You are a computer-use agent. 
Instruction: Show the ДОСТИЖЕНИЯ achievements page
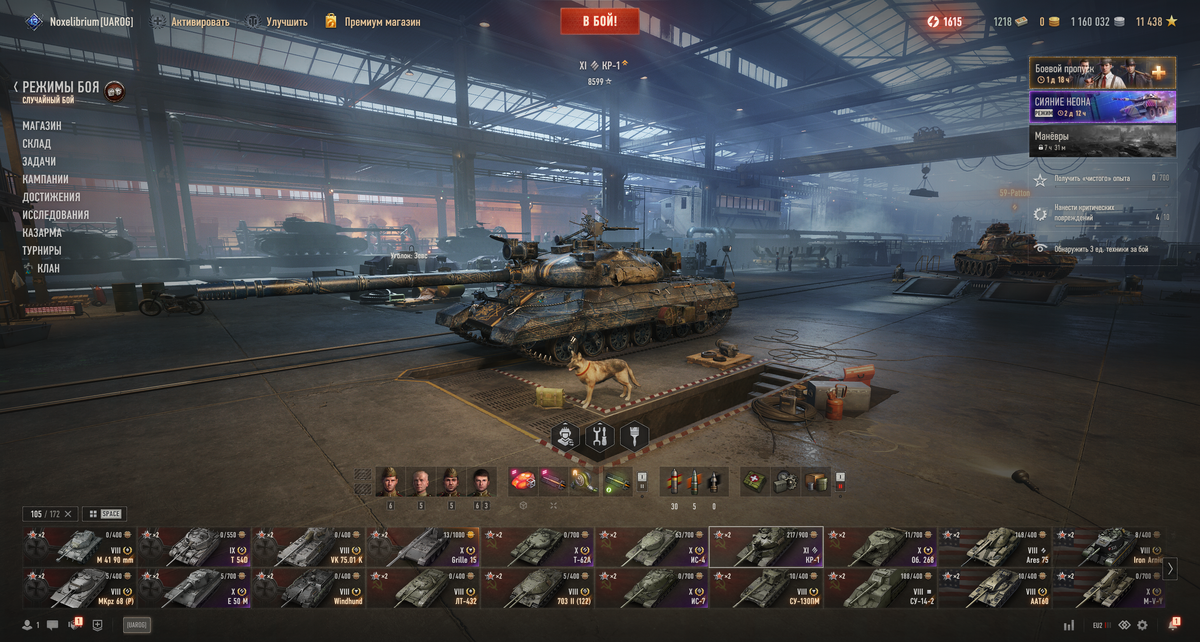tap(51, 197)
